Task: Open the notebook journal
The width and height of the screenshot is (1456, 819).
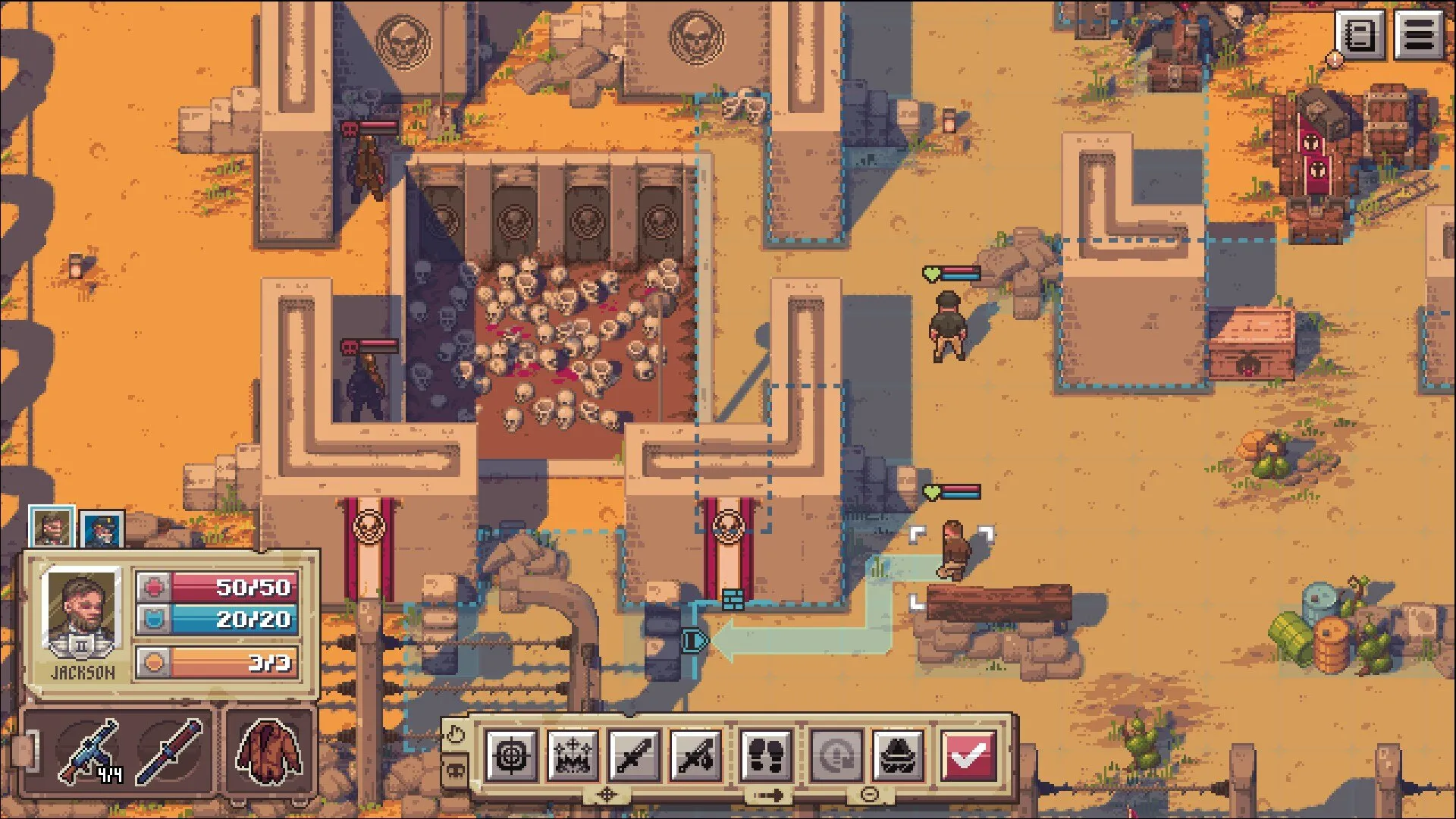Action: point(1360,35)
